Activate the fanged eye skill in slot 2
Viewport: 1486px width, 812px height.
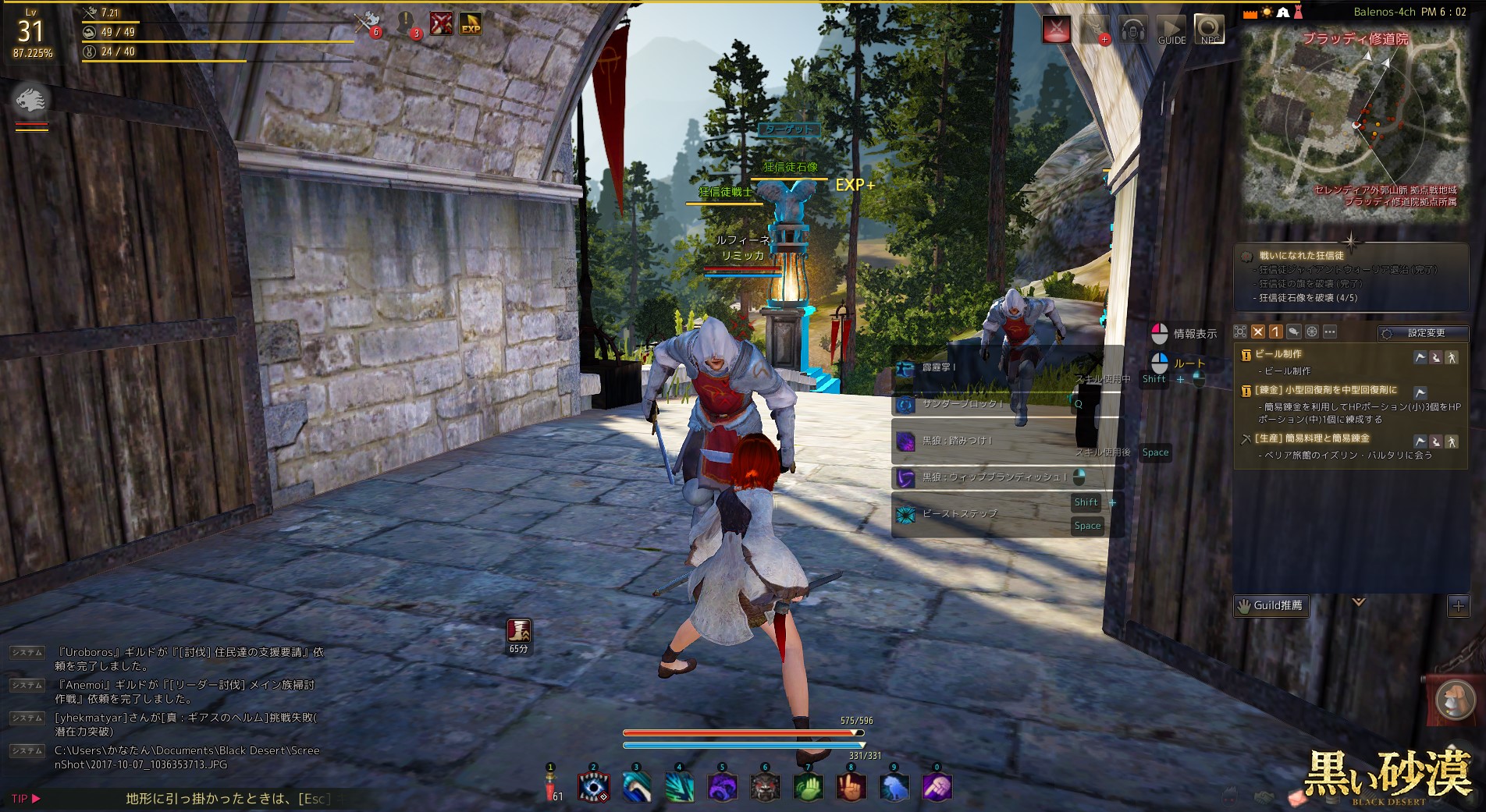(x=593, y=787)
